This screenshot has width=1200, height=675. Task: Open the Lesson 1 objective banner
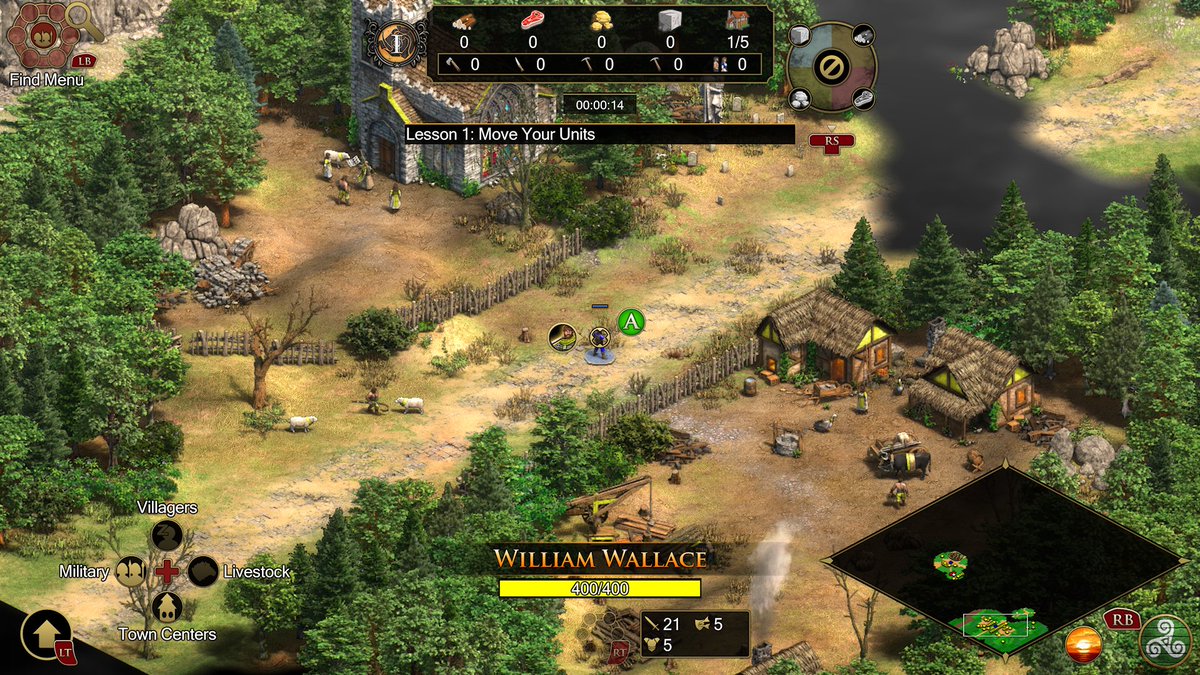[599, 134]
